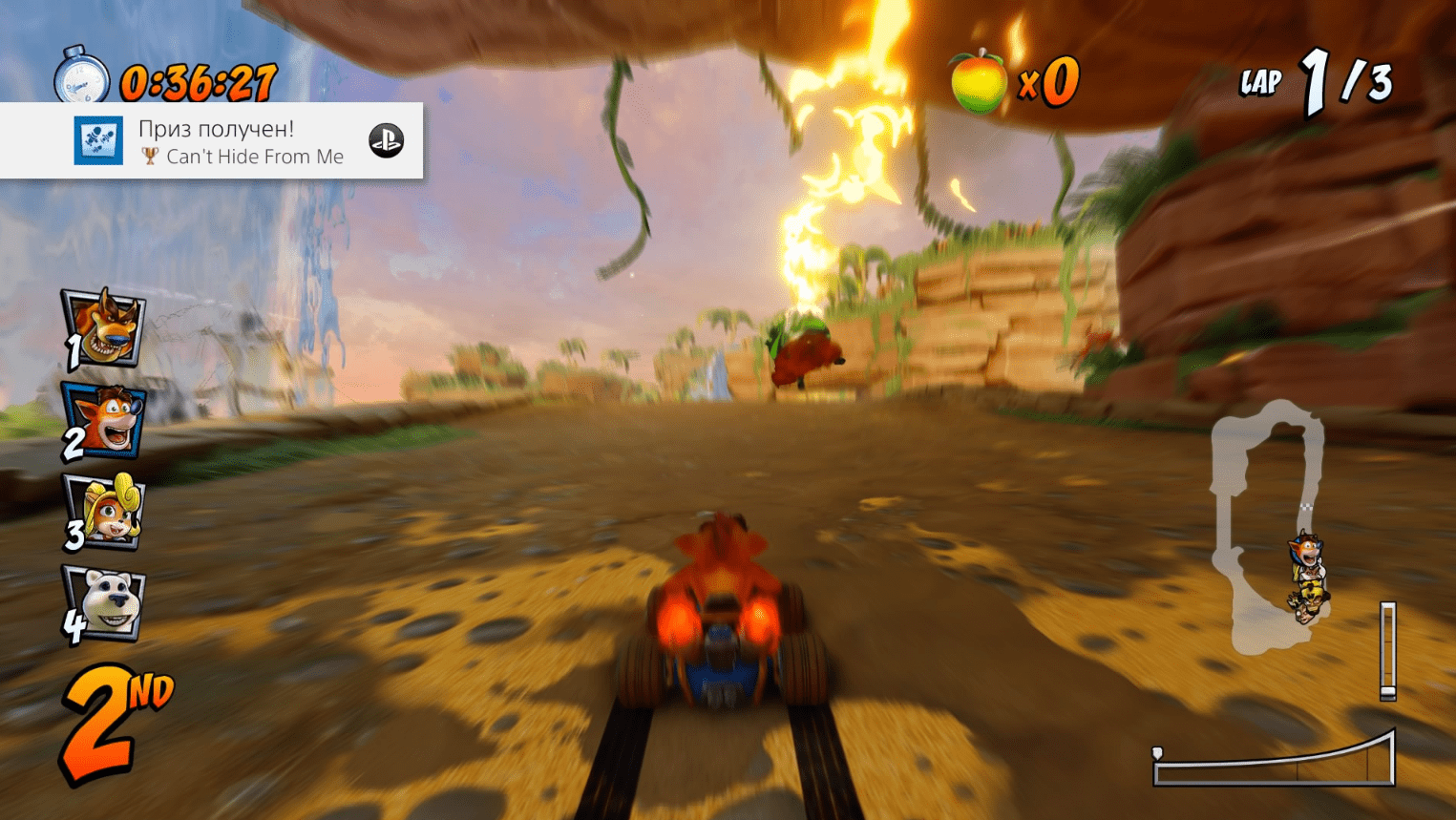Open the "Can't Hide From Me" trophy notification
1456x820 pixels.
[241, 141]
